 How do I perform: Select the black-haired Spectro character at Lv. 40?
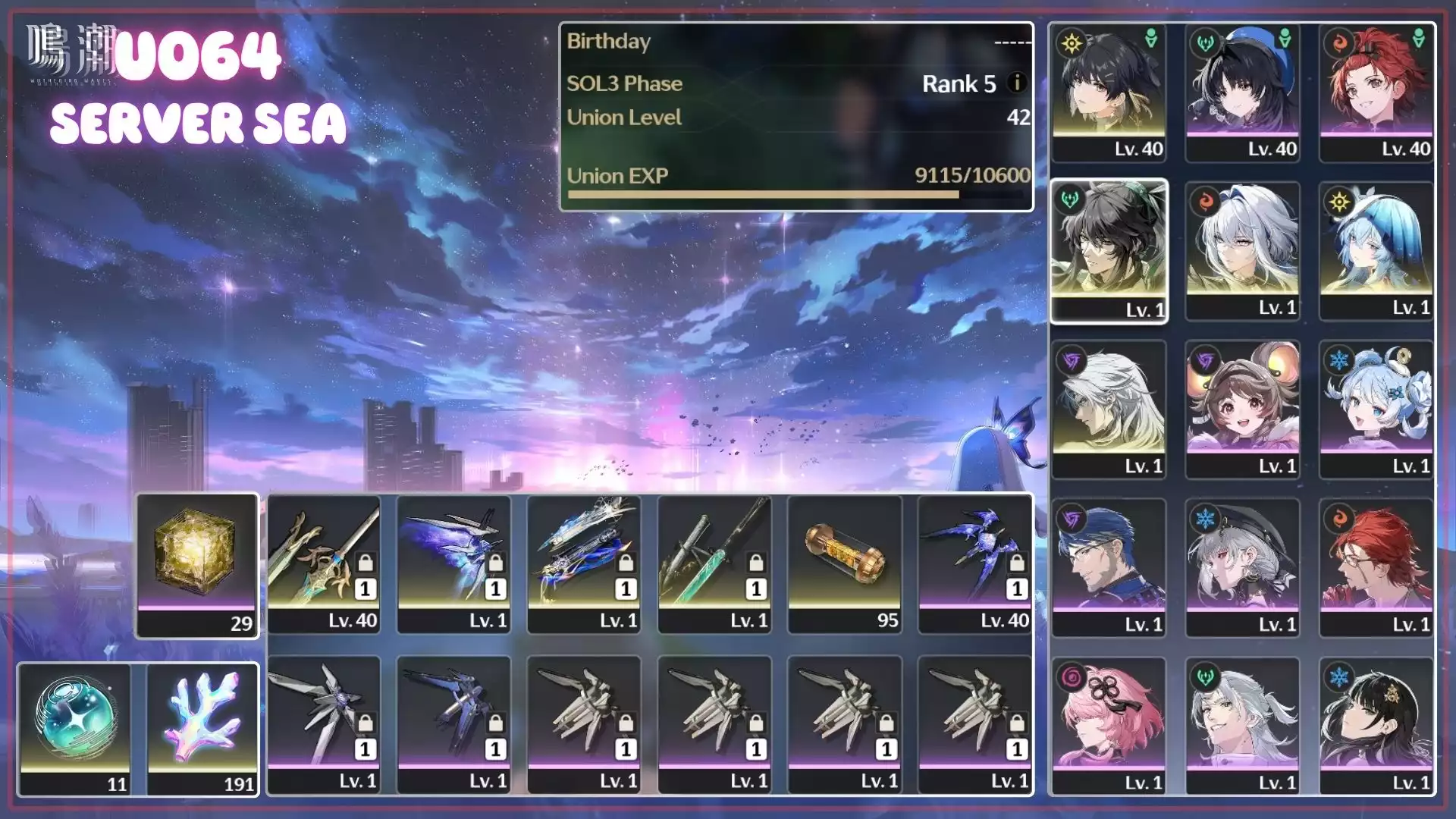(1109, 93)
